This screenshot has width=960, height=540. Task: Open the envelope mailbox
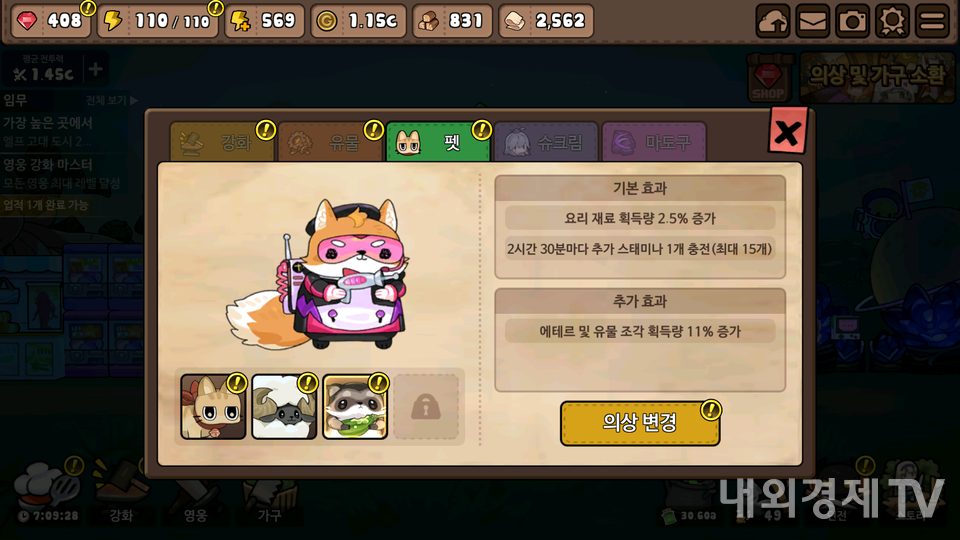[812, 21]
